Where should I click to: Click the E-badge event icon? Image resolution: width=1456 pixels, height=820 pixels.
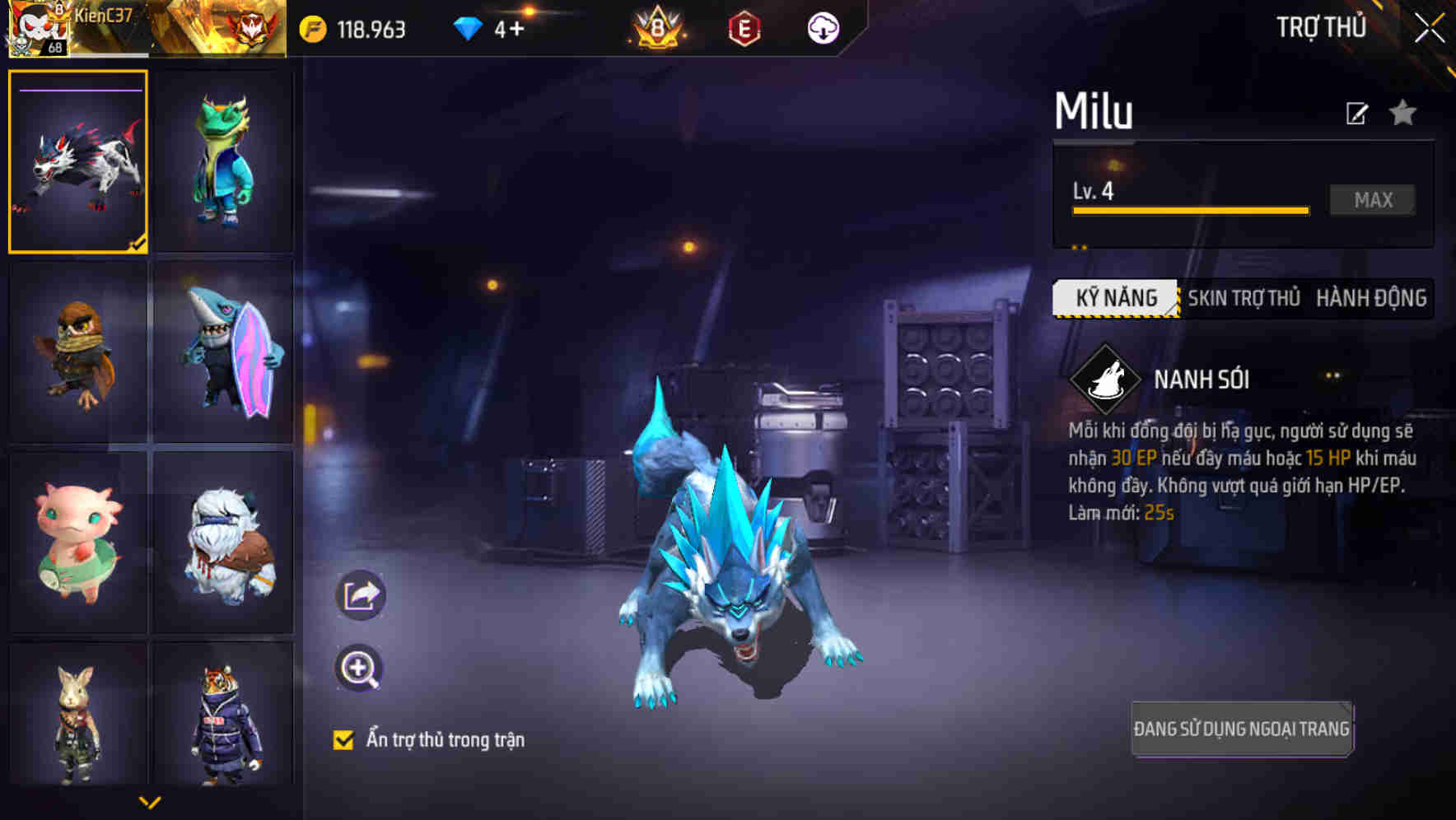click(x=745, y=26)
